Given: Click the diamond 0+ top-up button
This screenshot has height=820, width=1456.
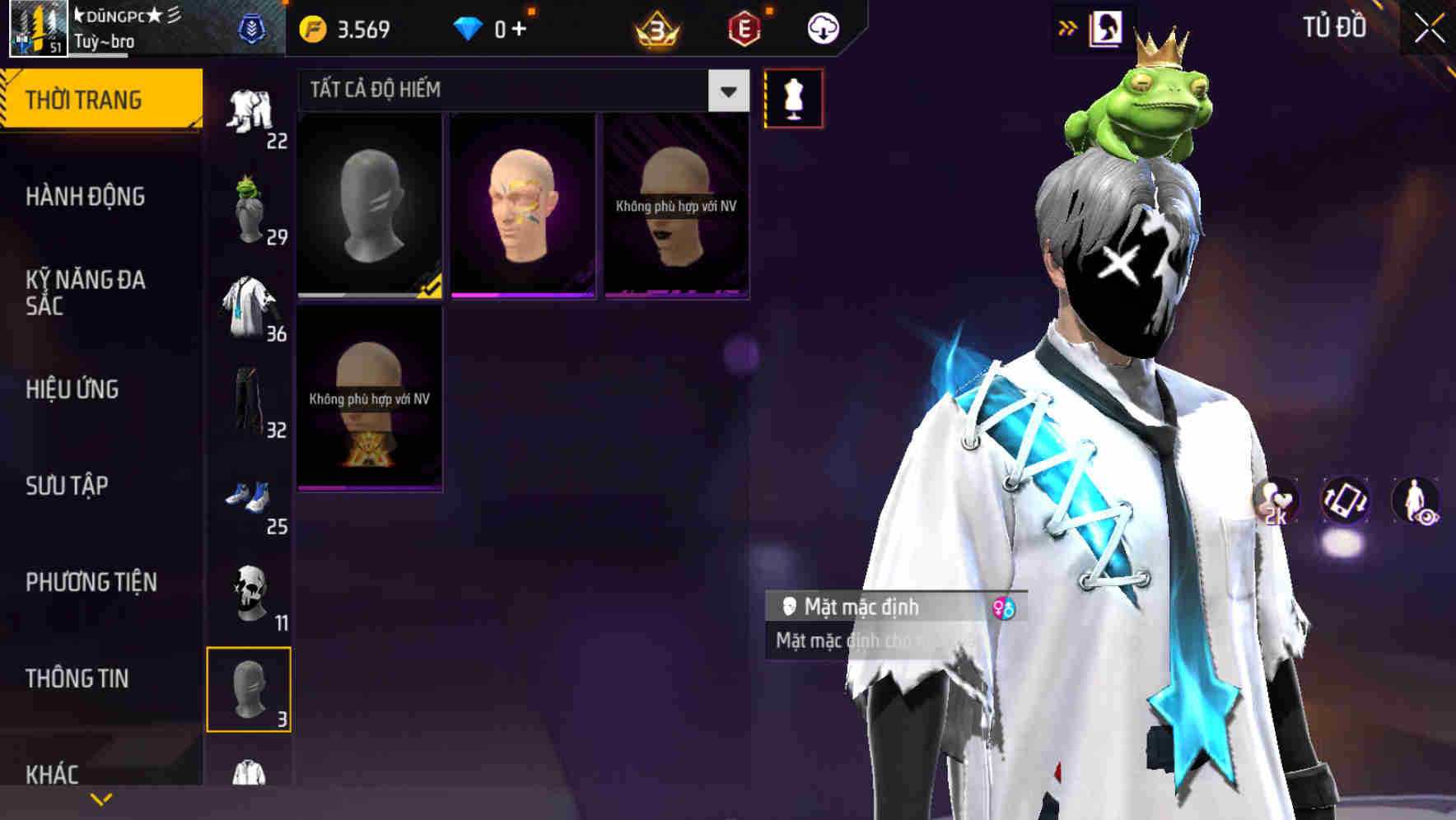Looking at the screenshot, I should click(x=494, y=27).
